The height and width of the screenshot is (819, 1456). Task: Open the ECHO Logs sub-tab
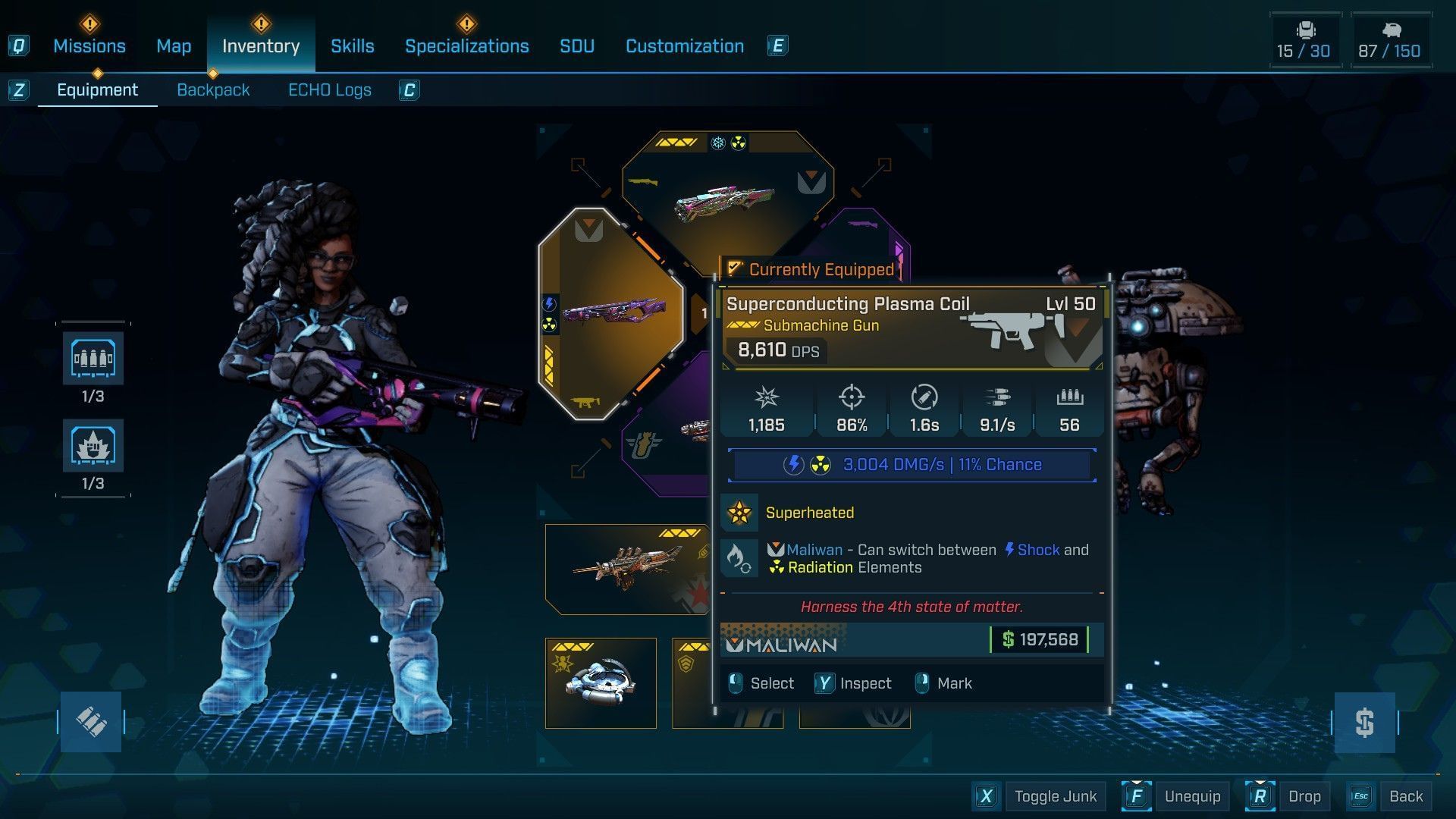pos(329,90)
